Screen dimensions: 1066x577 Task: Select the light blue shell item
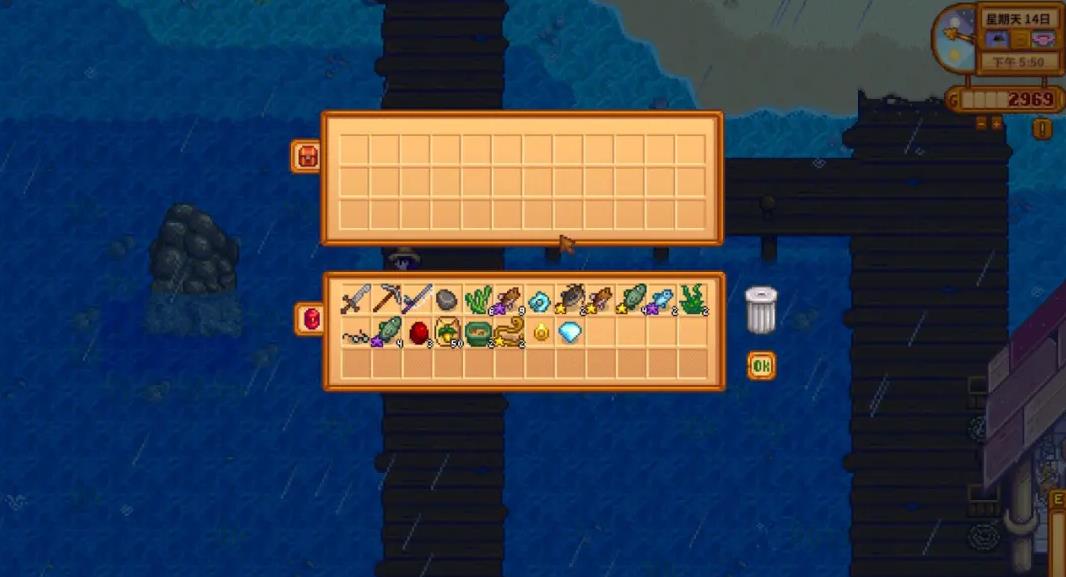(x=540, y=300)
